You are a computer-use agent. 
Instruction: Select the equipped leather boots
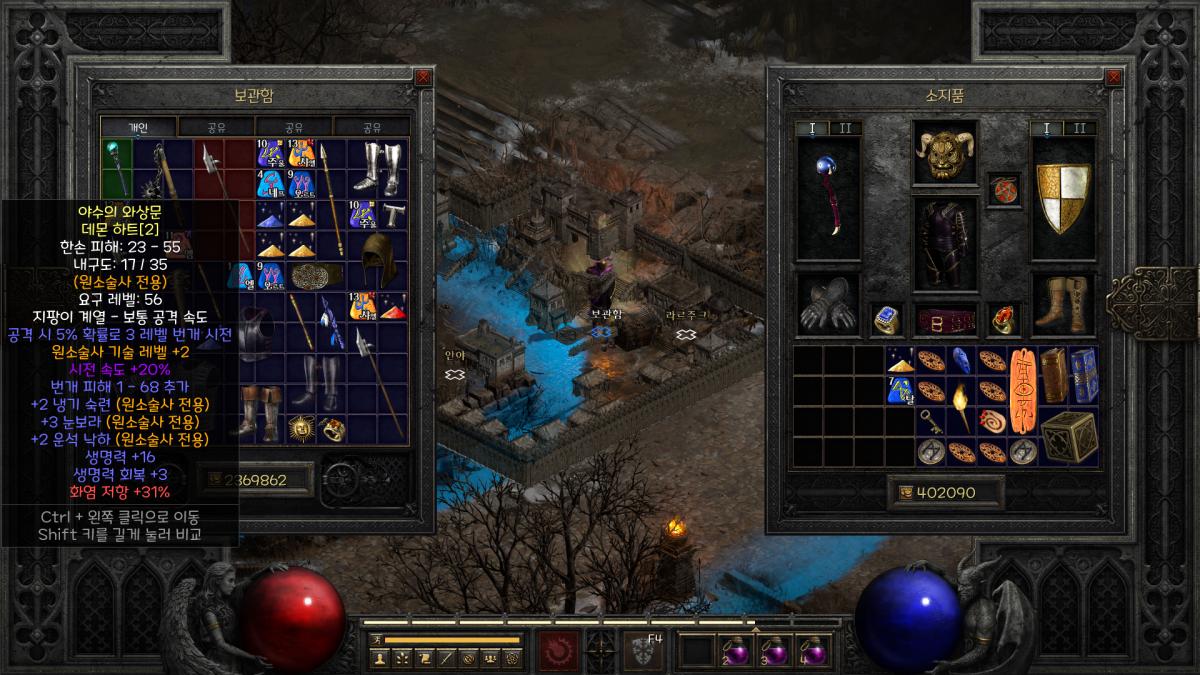(1063, 303)
